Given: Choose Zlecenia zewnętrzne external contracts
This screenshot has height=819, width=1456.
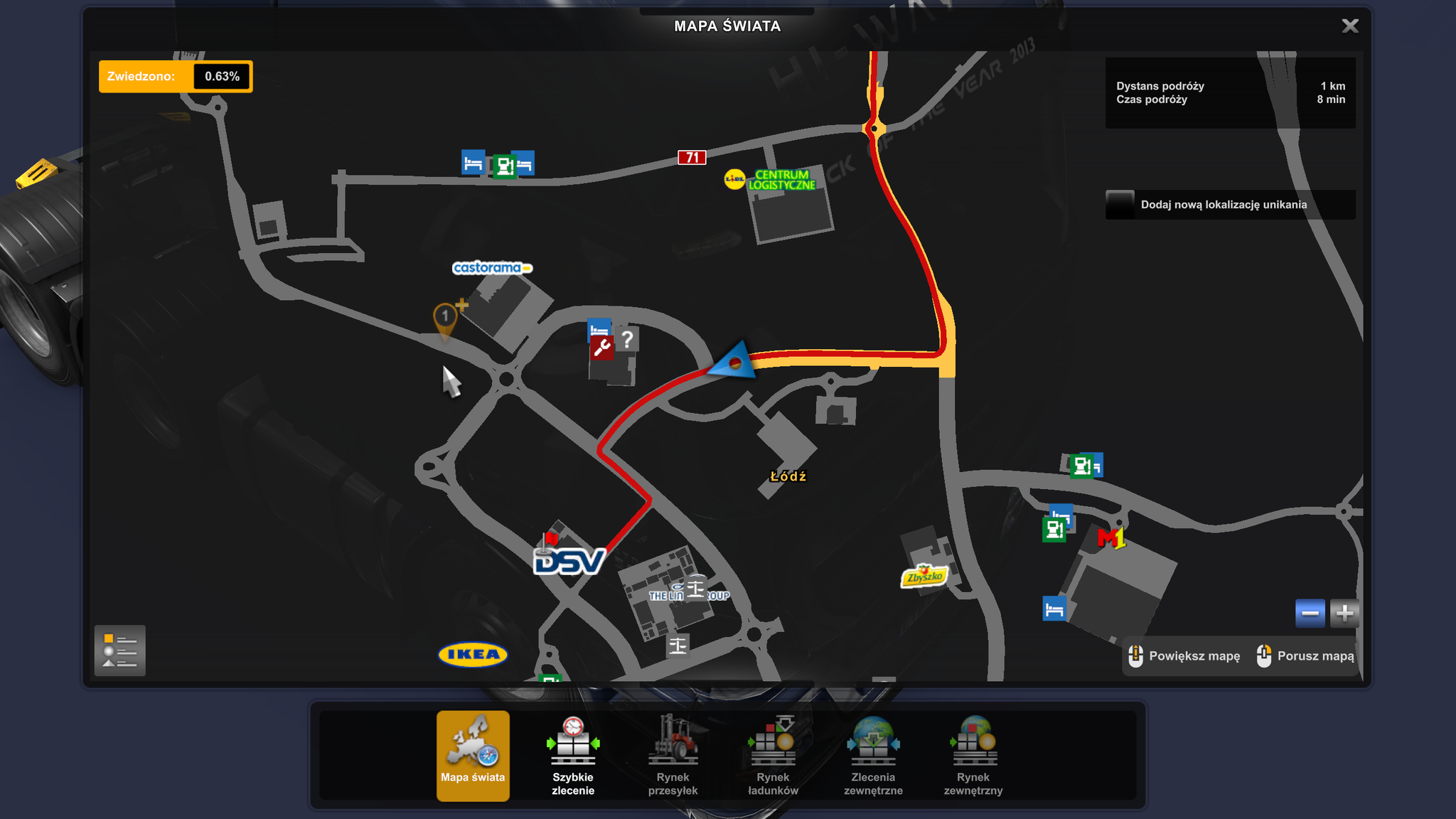Looking at the screenshot, I should tap(873, 756).
